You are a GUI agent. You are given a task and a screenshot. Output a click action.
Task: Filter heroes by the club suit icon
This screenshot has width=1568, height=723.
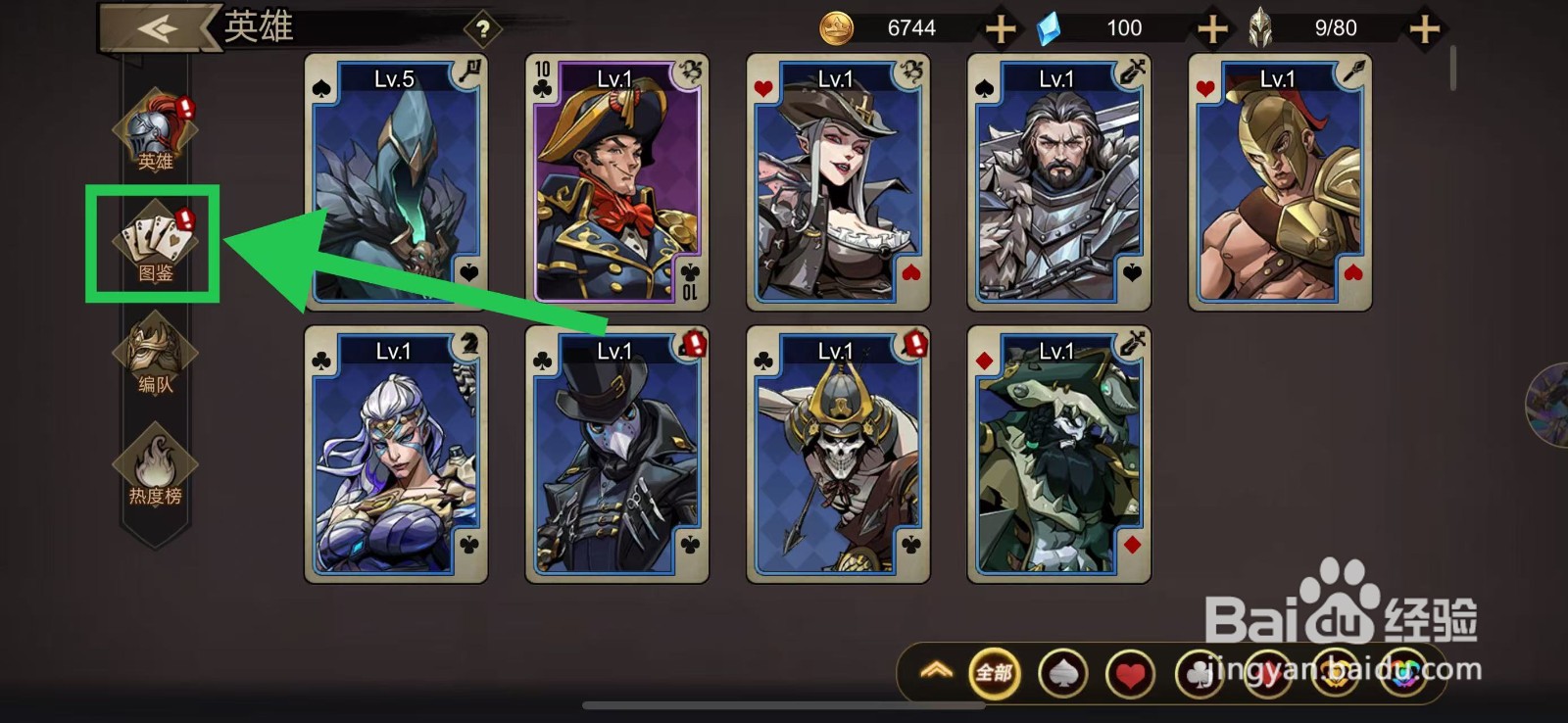click(x=1199, y=674)
